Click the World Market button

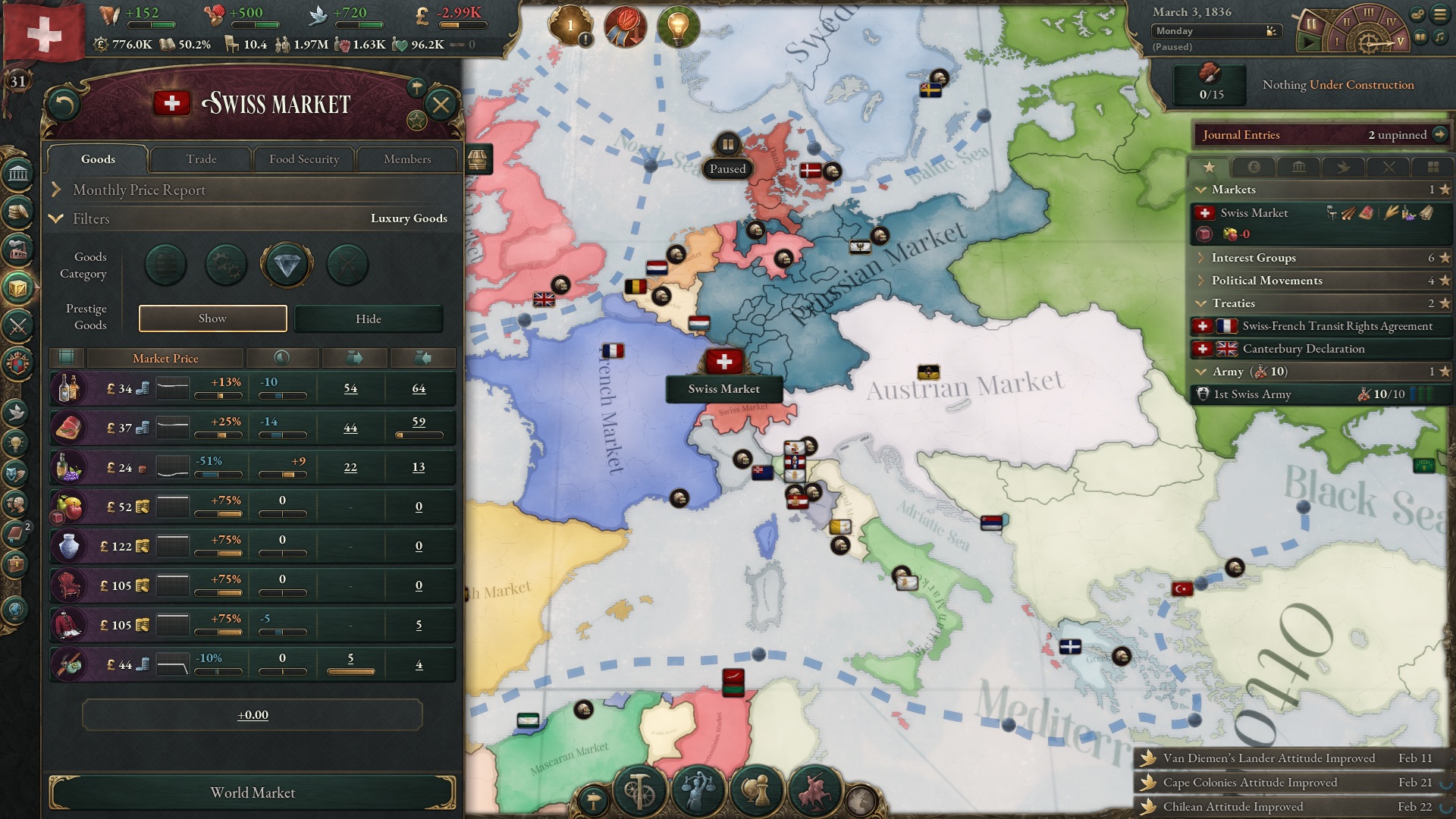[252, 792]
